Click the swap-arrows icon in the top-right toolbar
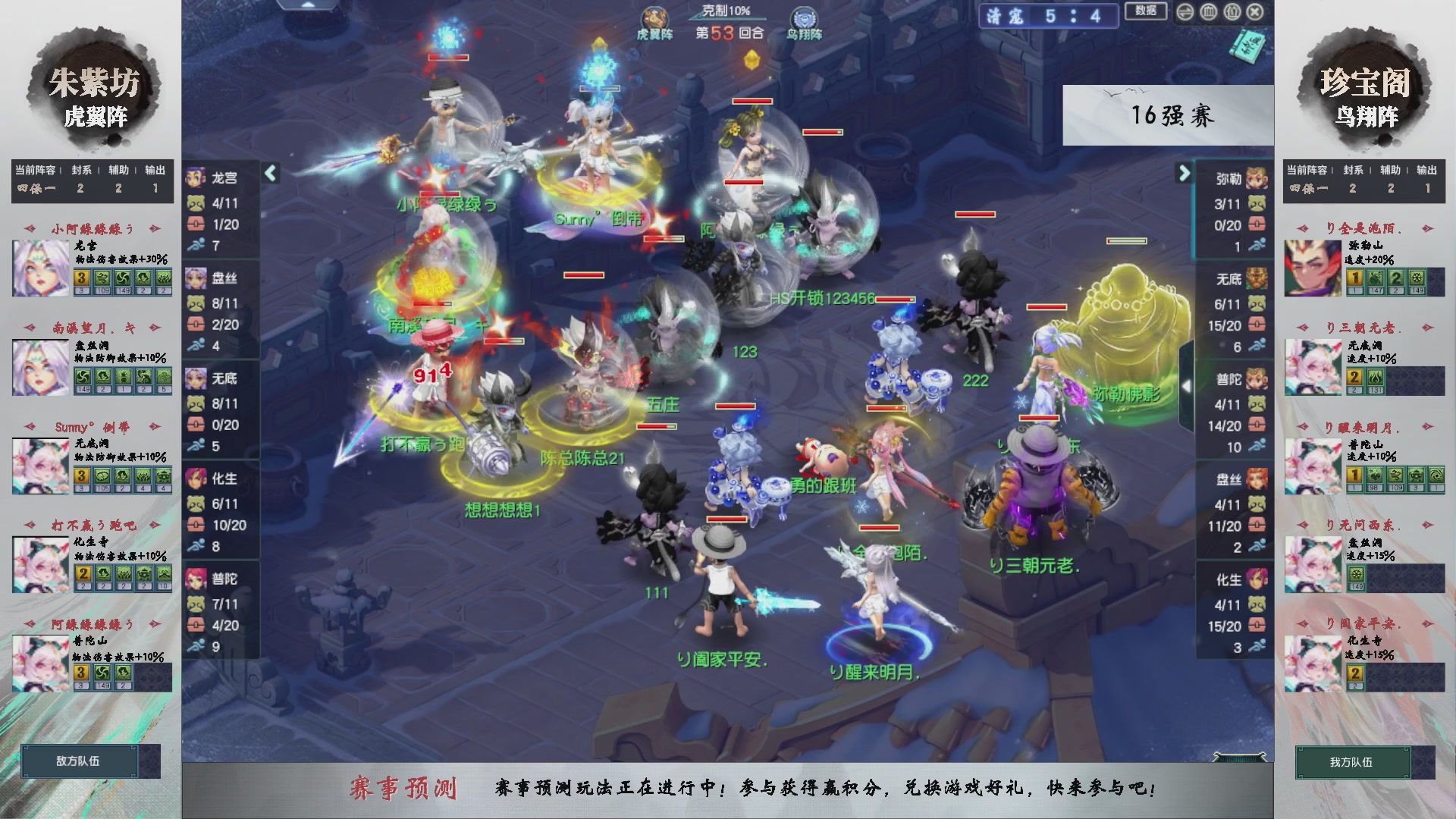 1185,11
